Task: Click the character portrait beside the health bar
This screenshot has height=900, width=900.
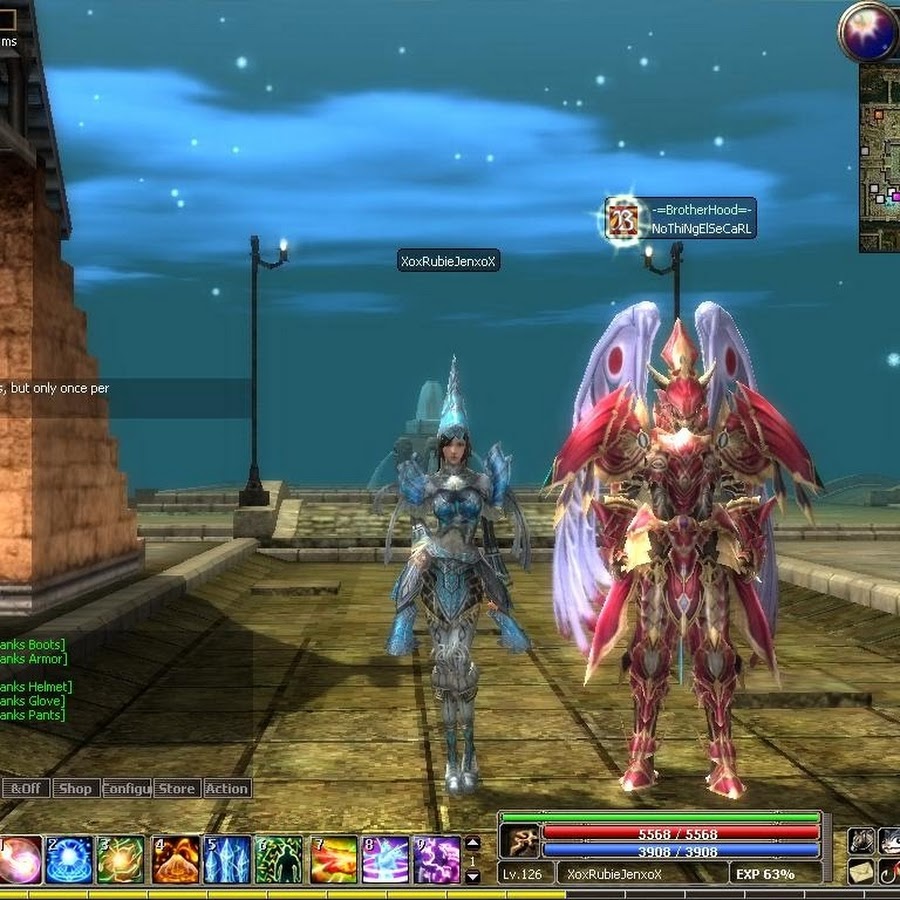Action: tap(521, 842)
